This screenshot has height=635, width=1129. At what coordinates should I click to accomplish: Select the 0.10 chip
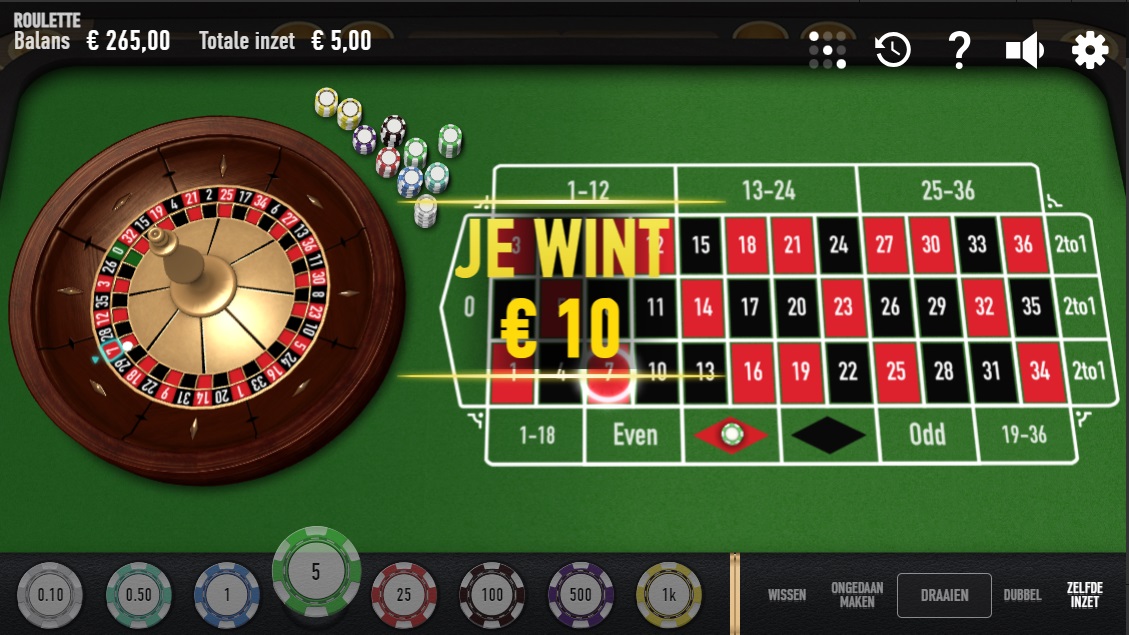point(50,595)
